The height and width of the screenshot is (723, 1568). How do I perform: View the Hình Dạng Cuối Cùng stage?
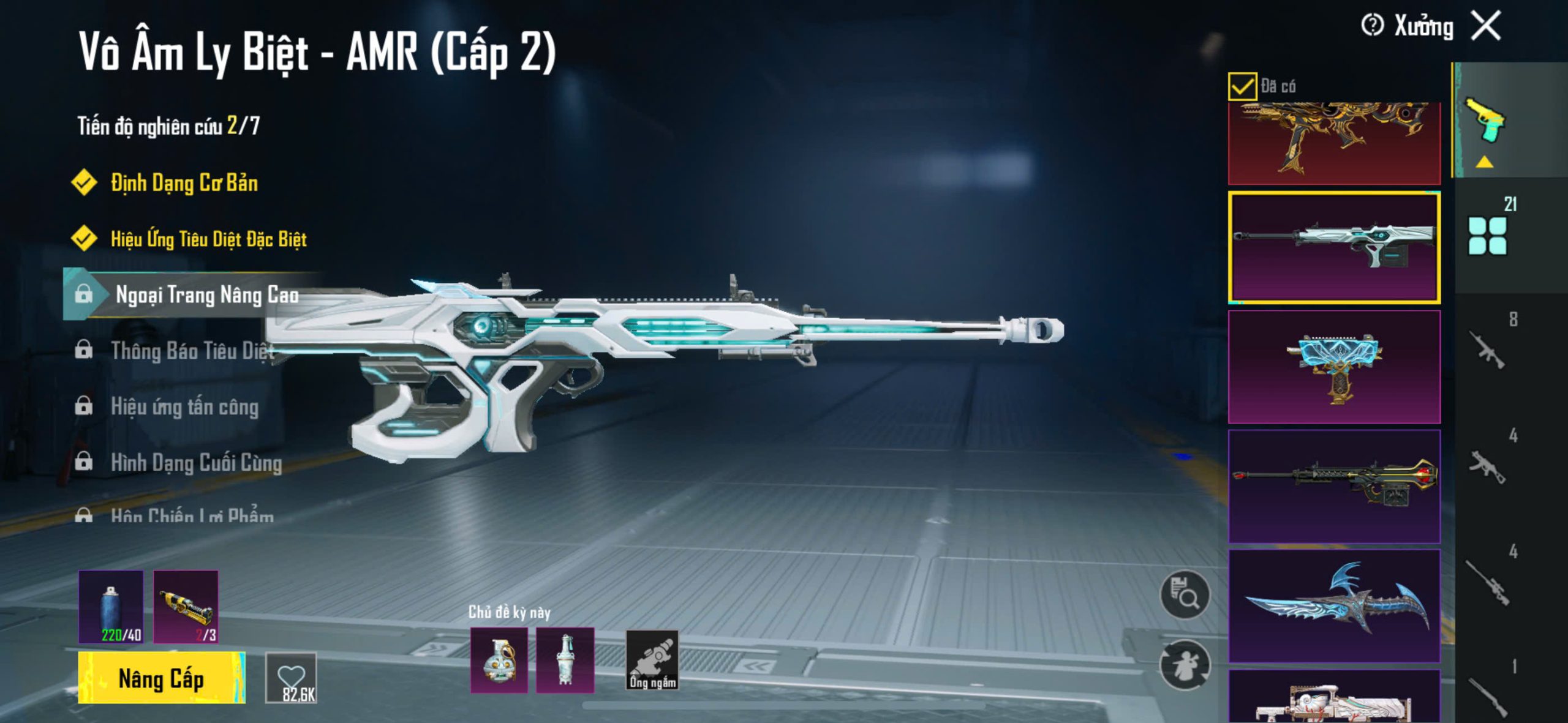[x=196, y=463]
